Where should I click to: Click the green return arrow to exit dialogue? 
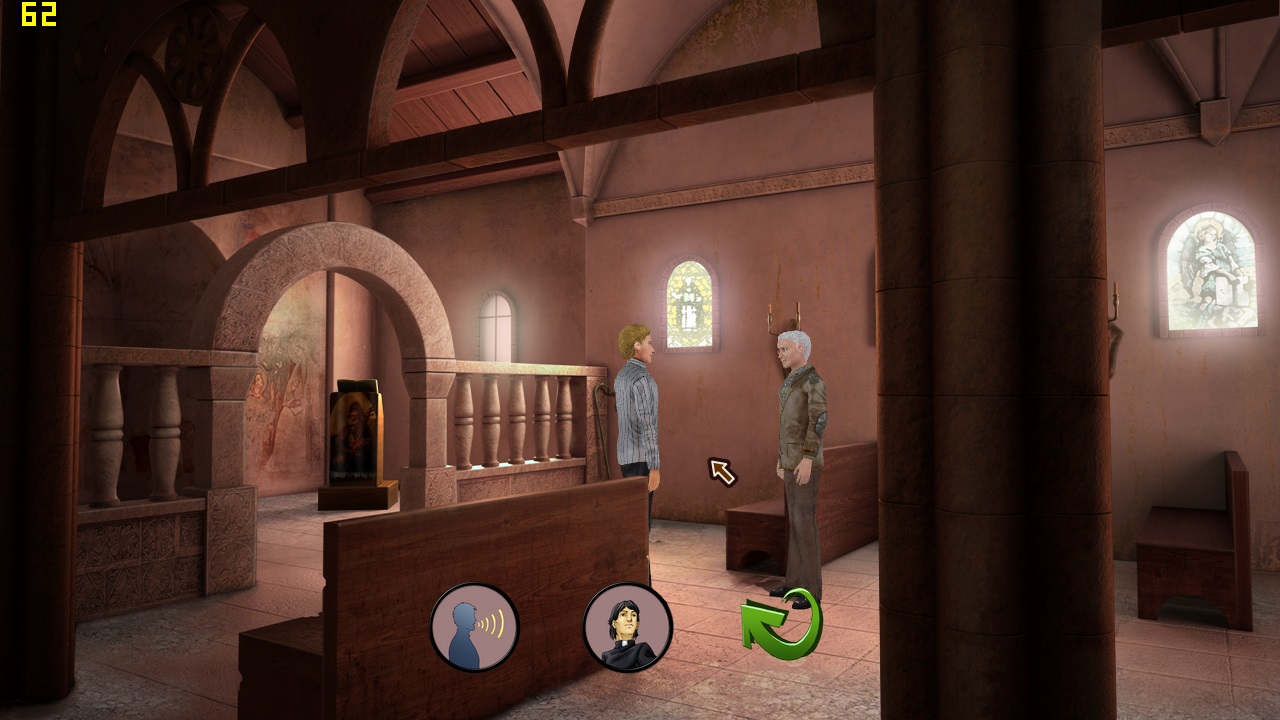point(783,625)
